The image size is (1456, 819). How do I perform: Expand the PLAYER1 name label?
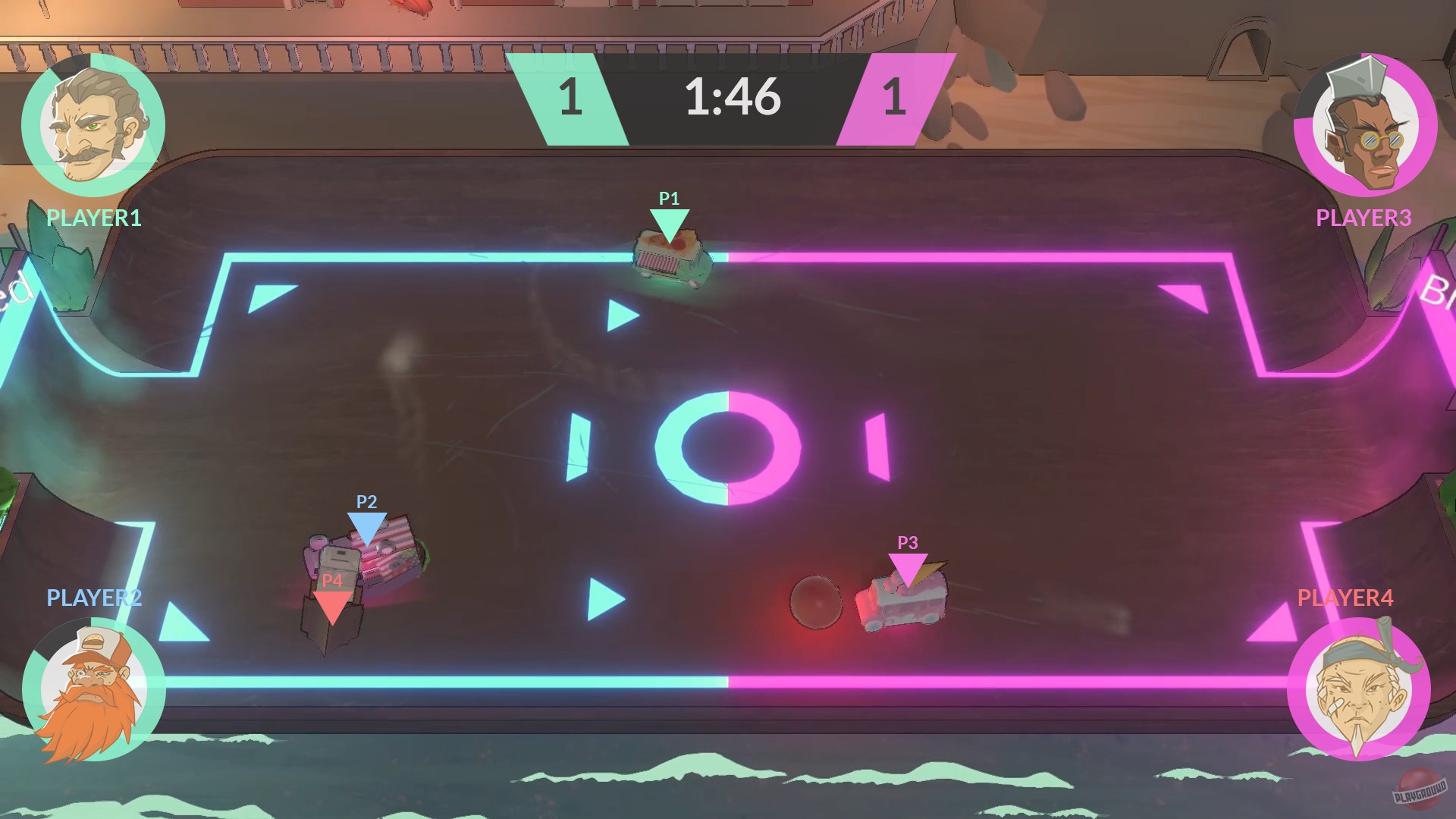click(93, 218)
